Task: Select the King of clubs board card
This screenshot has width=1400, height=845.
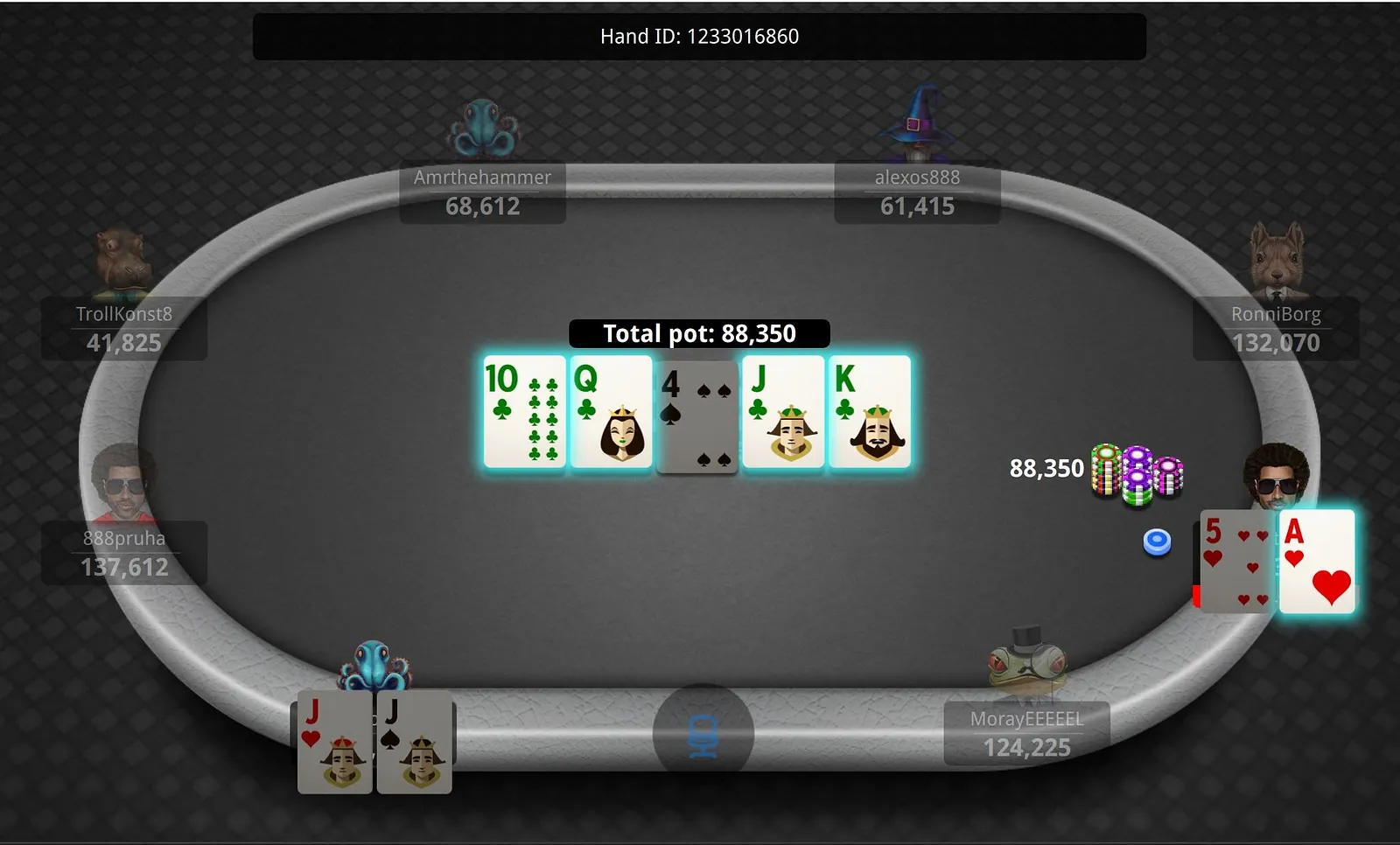Action: 869,411
